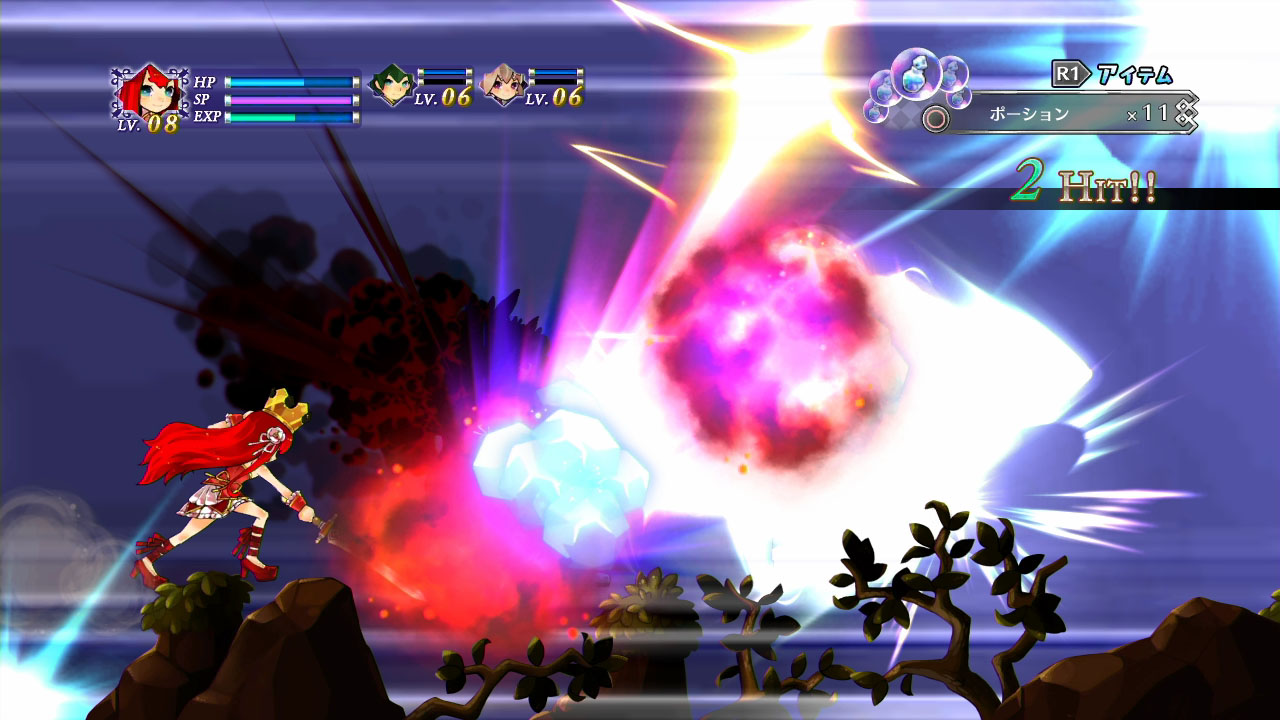
Task: Click the purple SP gauge bar
Action: (x=290, y=101)
